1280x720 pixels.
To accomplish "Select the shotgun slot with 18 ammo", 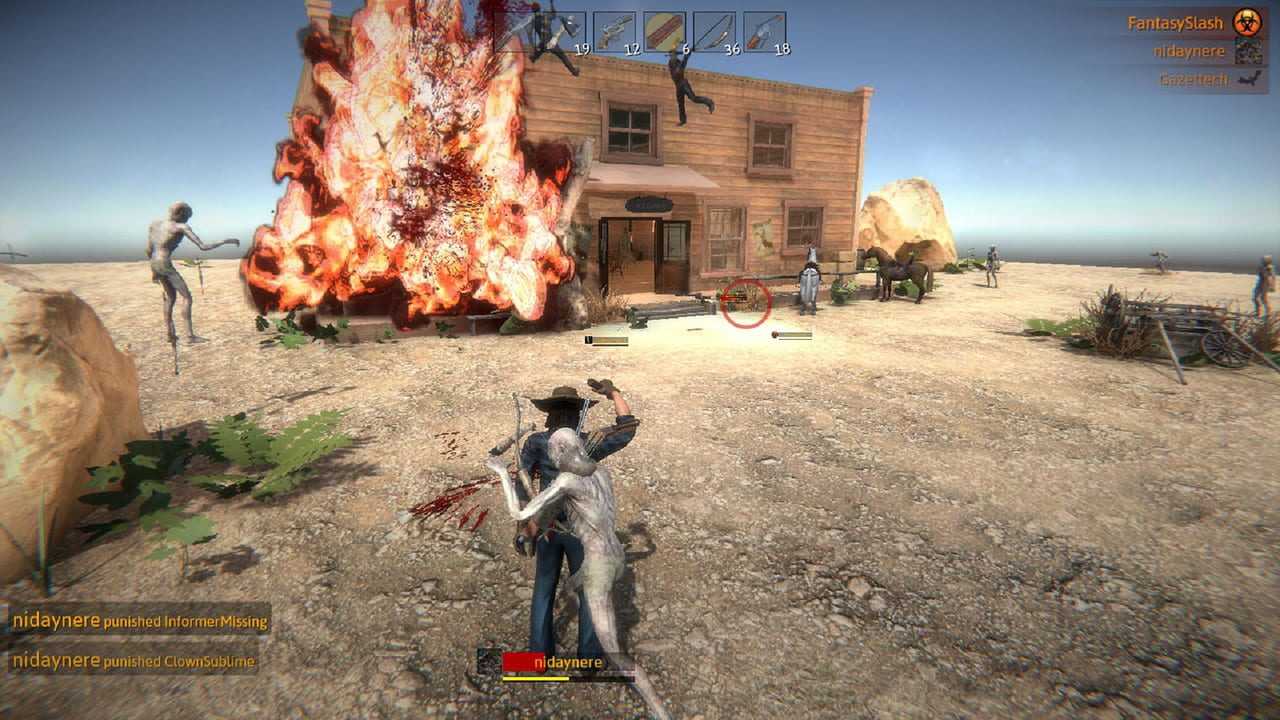I will (764, 32).
